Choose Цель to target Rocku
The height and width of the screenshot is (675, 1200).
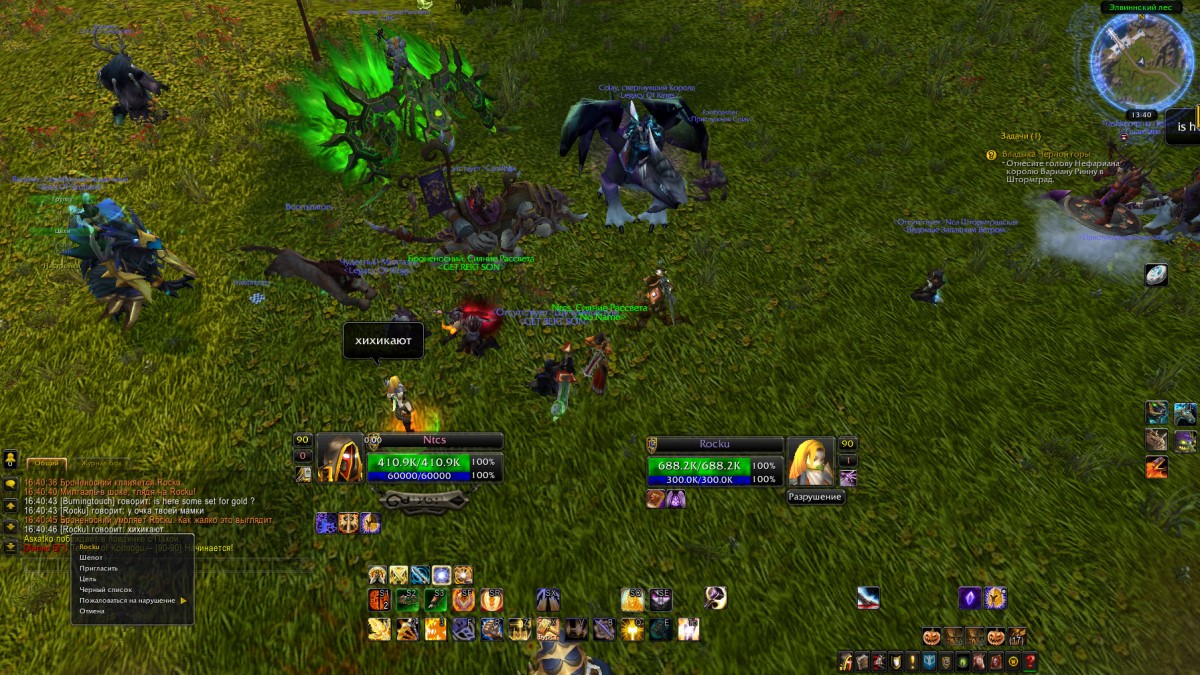88,579
